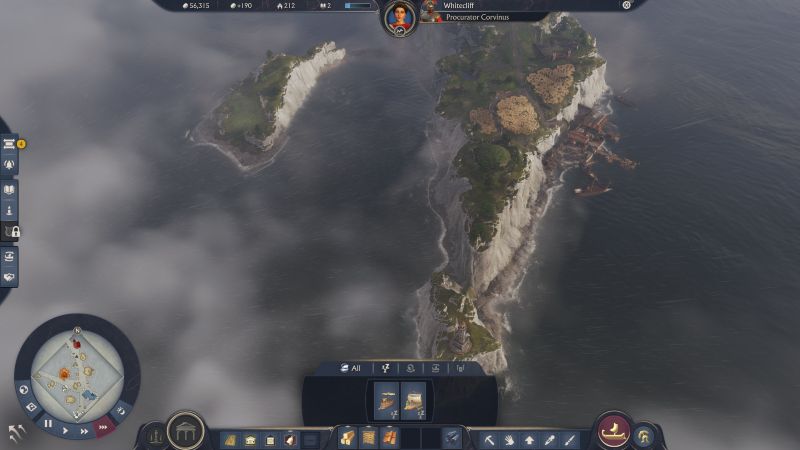Screen dimensions: 800x450
Task: Select the second idle ship card
Action: [414, 400]
